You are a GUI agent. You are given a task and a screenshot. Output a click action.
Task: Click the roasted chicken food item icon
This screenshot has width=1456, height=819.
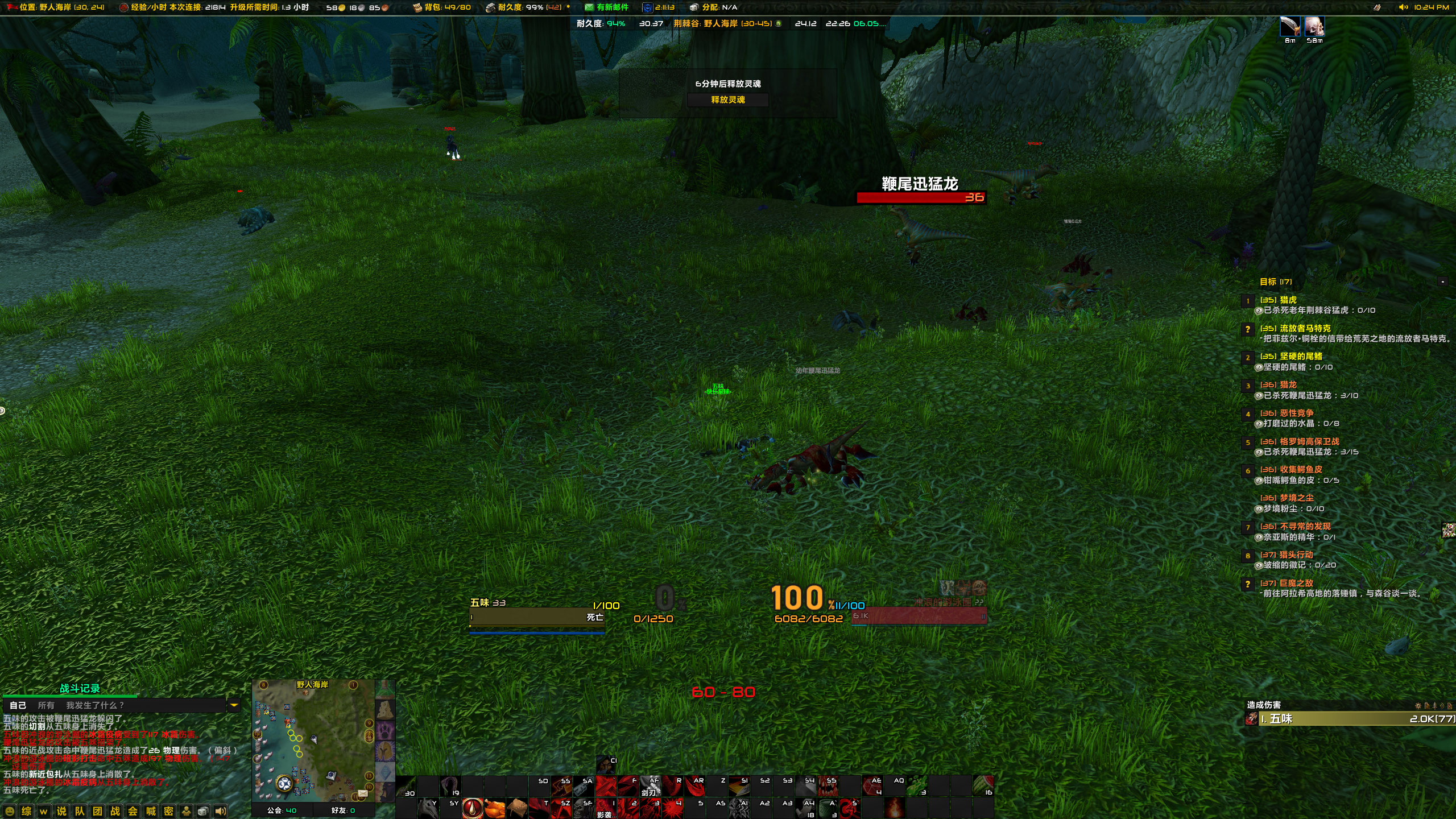(x=494, y=809)
